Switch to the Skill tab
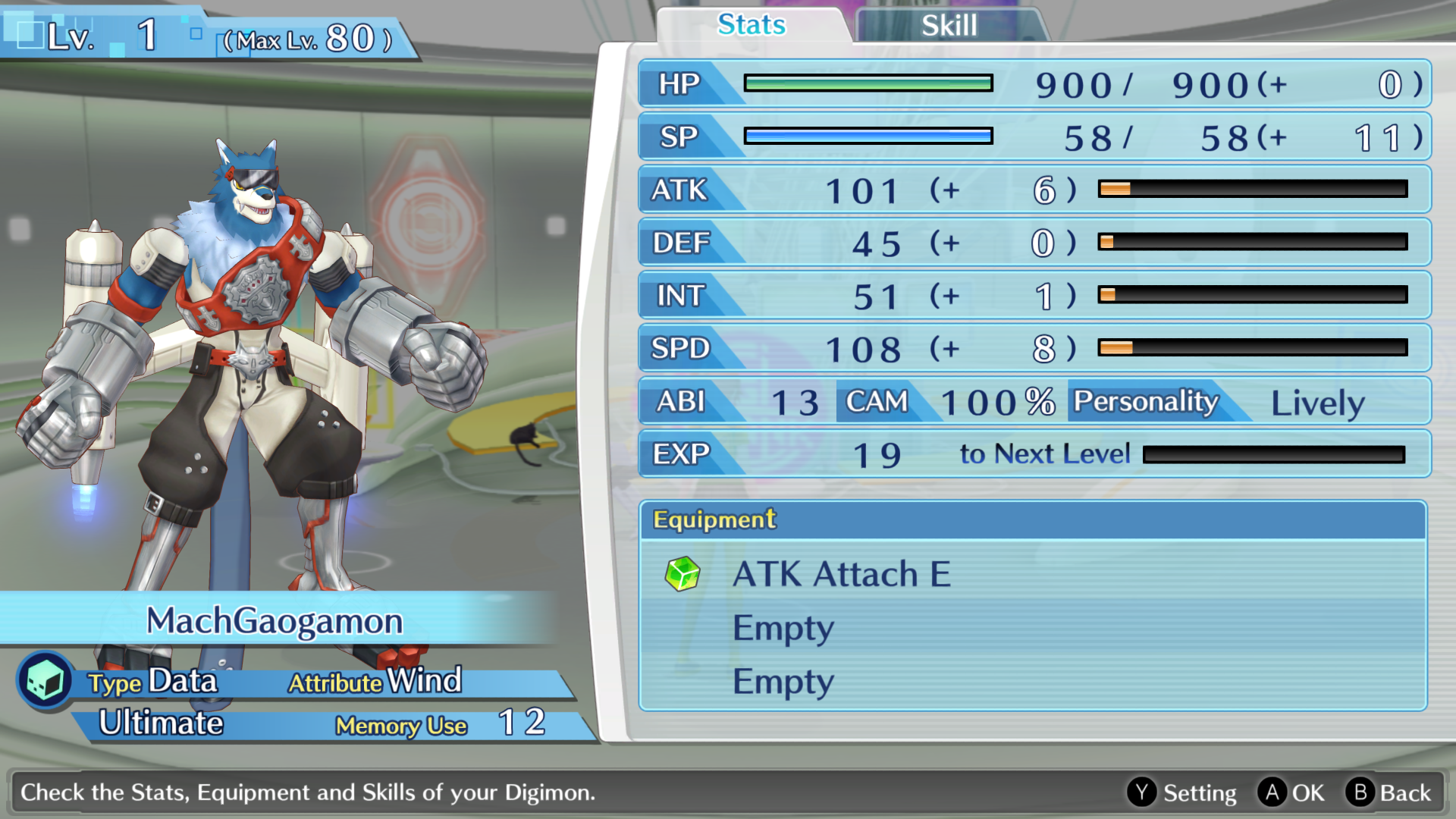Screen dimensions: 1456x819 (x=949, y=26)
